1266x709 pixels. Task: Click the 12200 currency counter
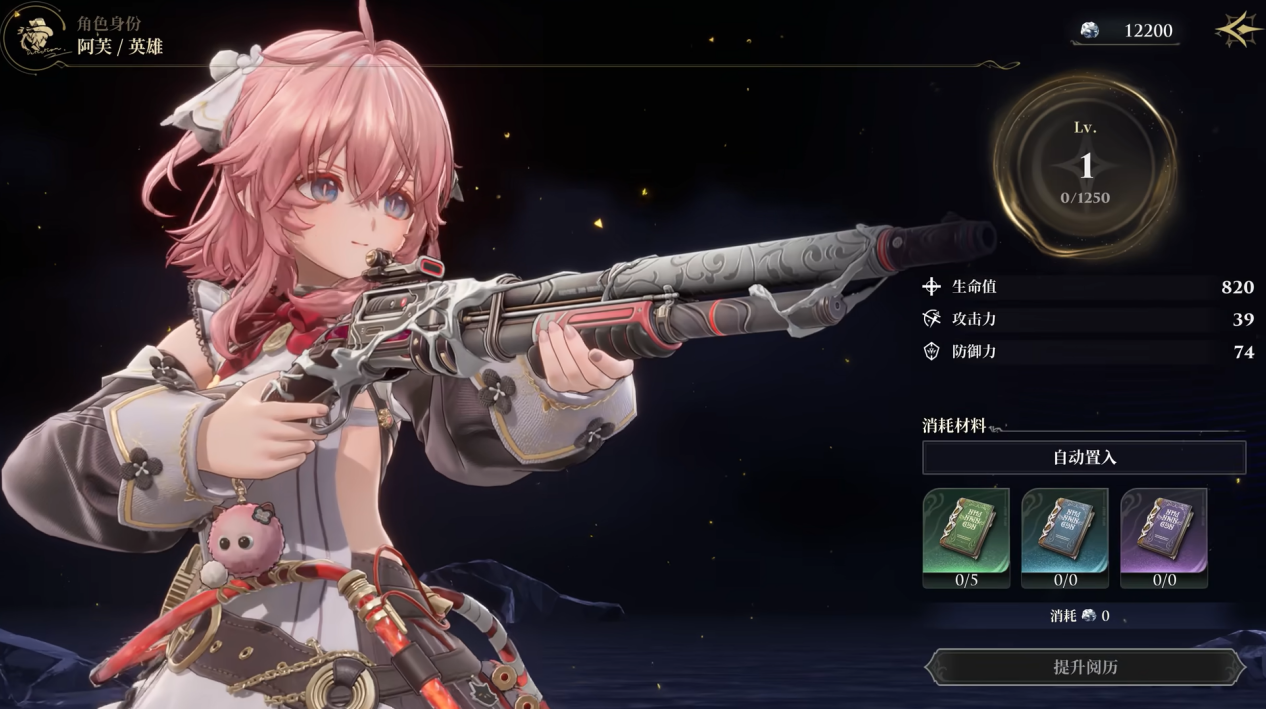(x=1127, y=31)
